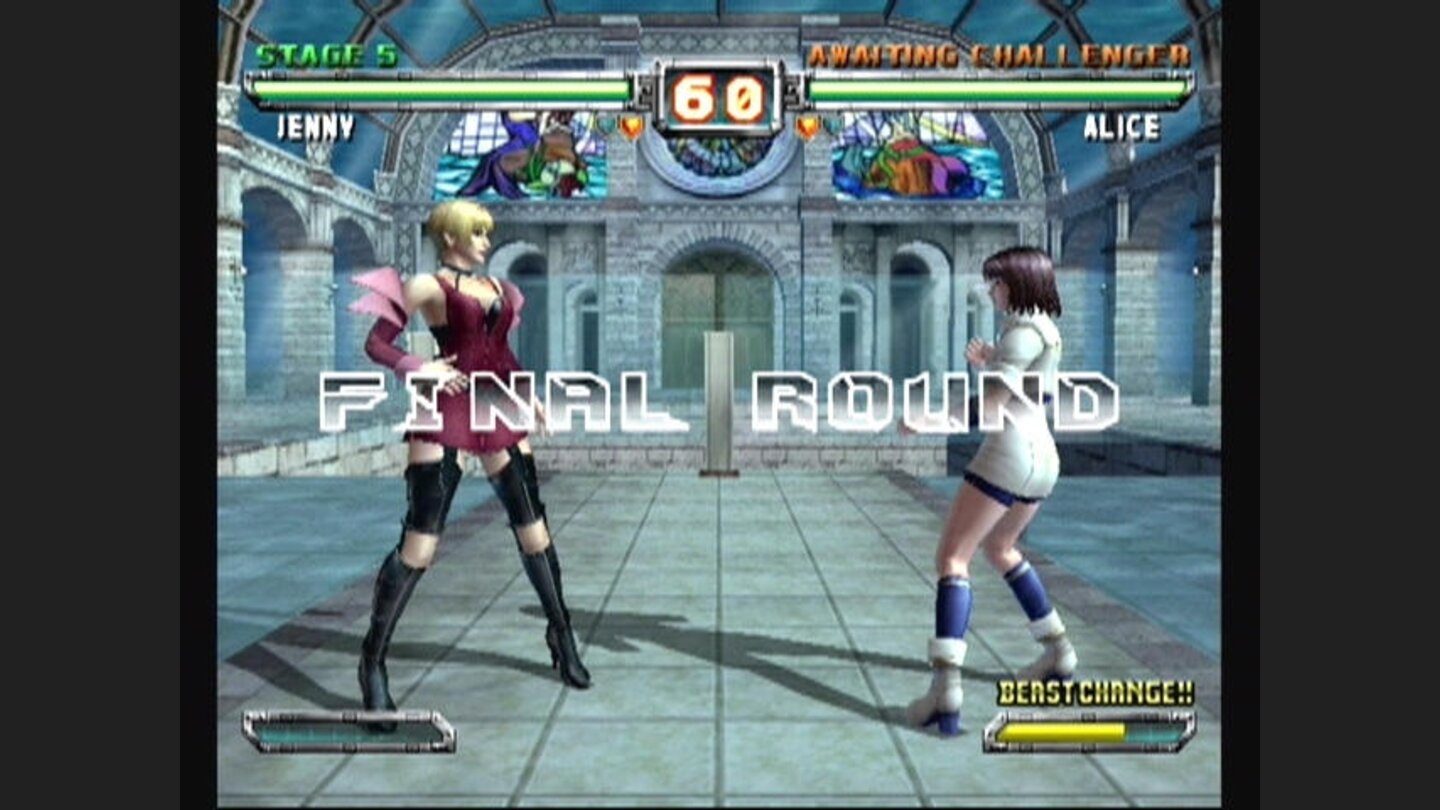Click the BEAST CHANGE!! indicator icon
This screenshot has width=1440, height=810.
[x=1096, y=692]
